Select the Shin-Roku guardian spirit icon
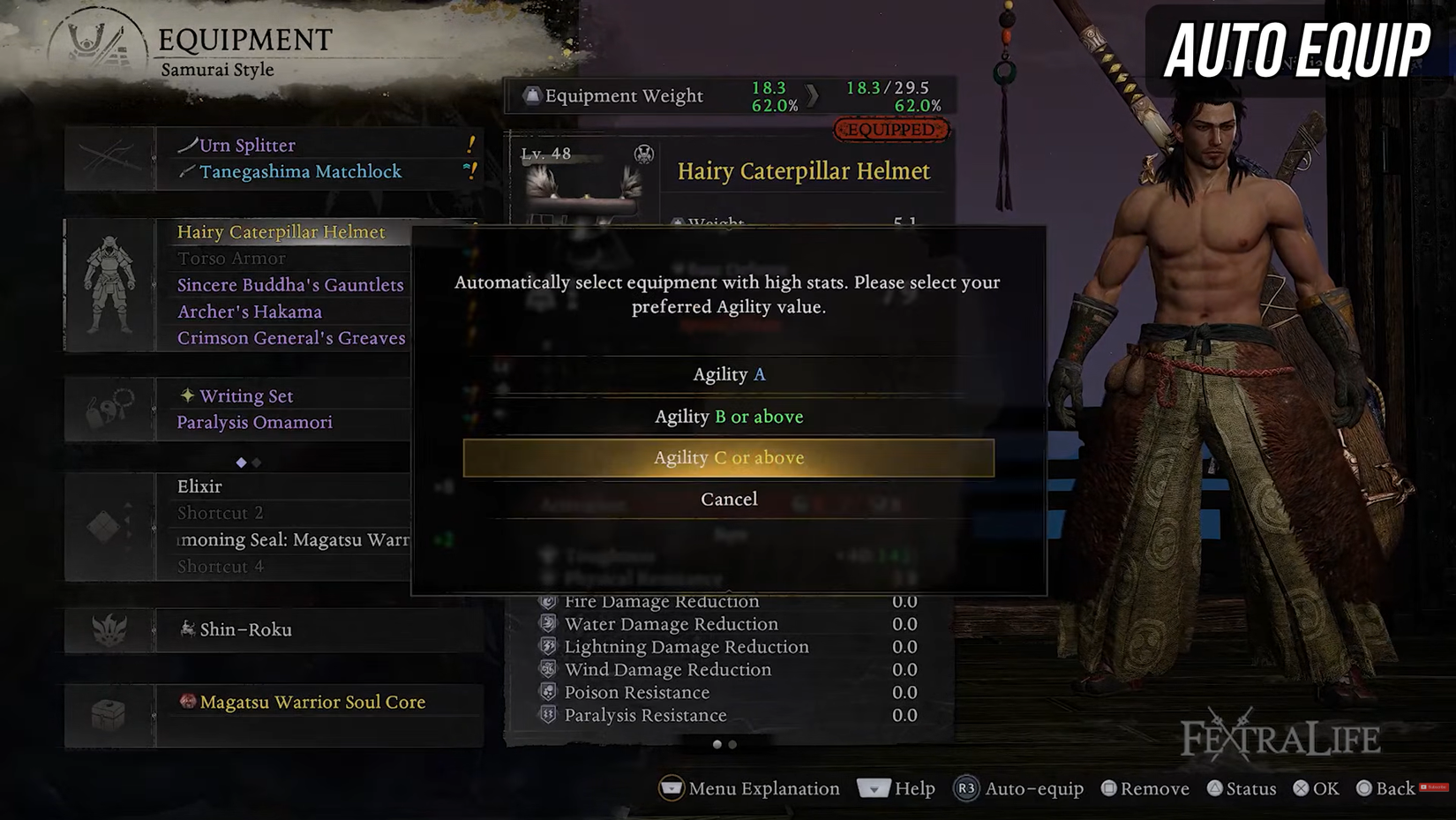 click(x=110, y=629)
